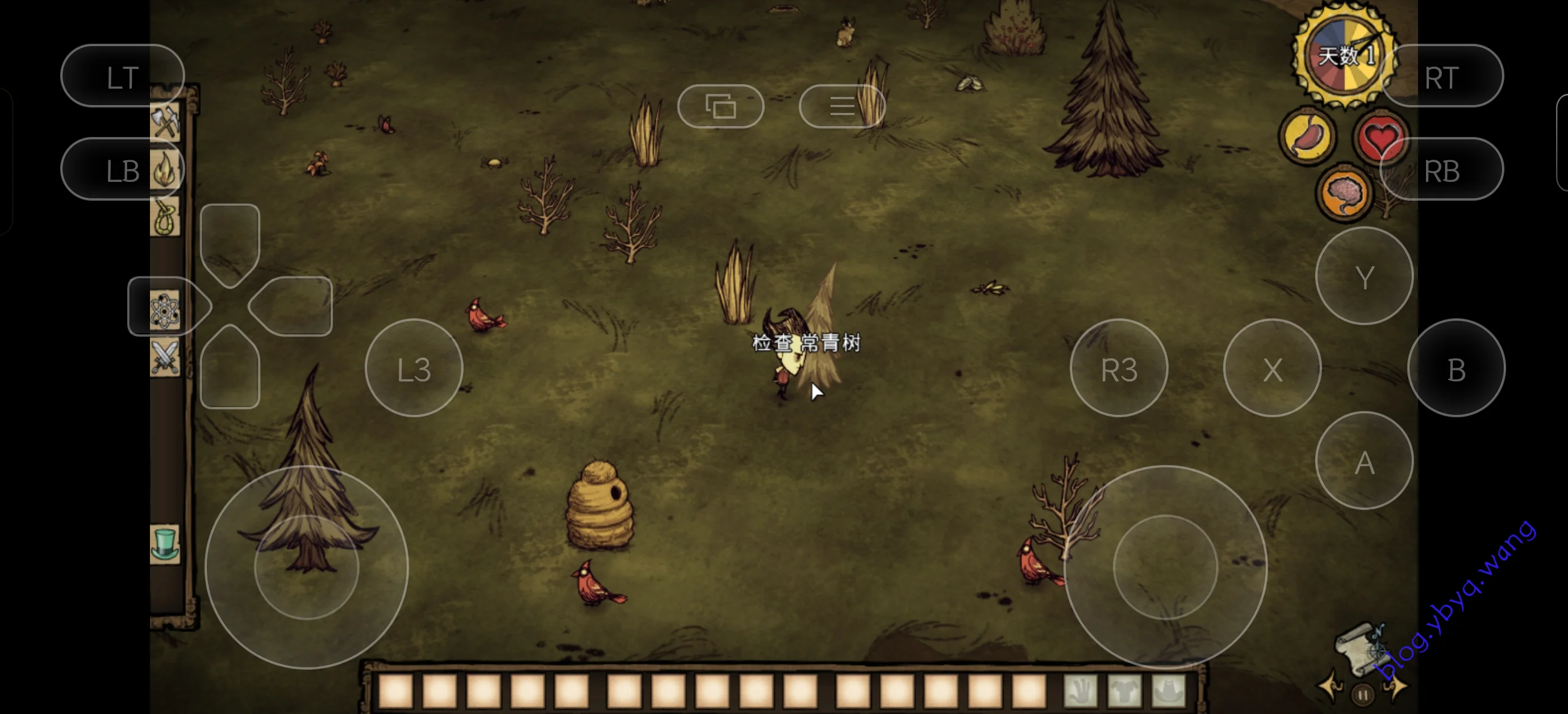Open the Fight tab with crossed swords
The height and width of the screenshot is (714, 1568).
pos(165,357)
